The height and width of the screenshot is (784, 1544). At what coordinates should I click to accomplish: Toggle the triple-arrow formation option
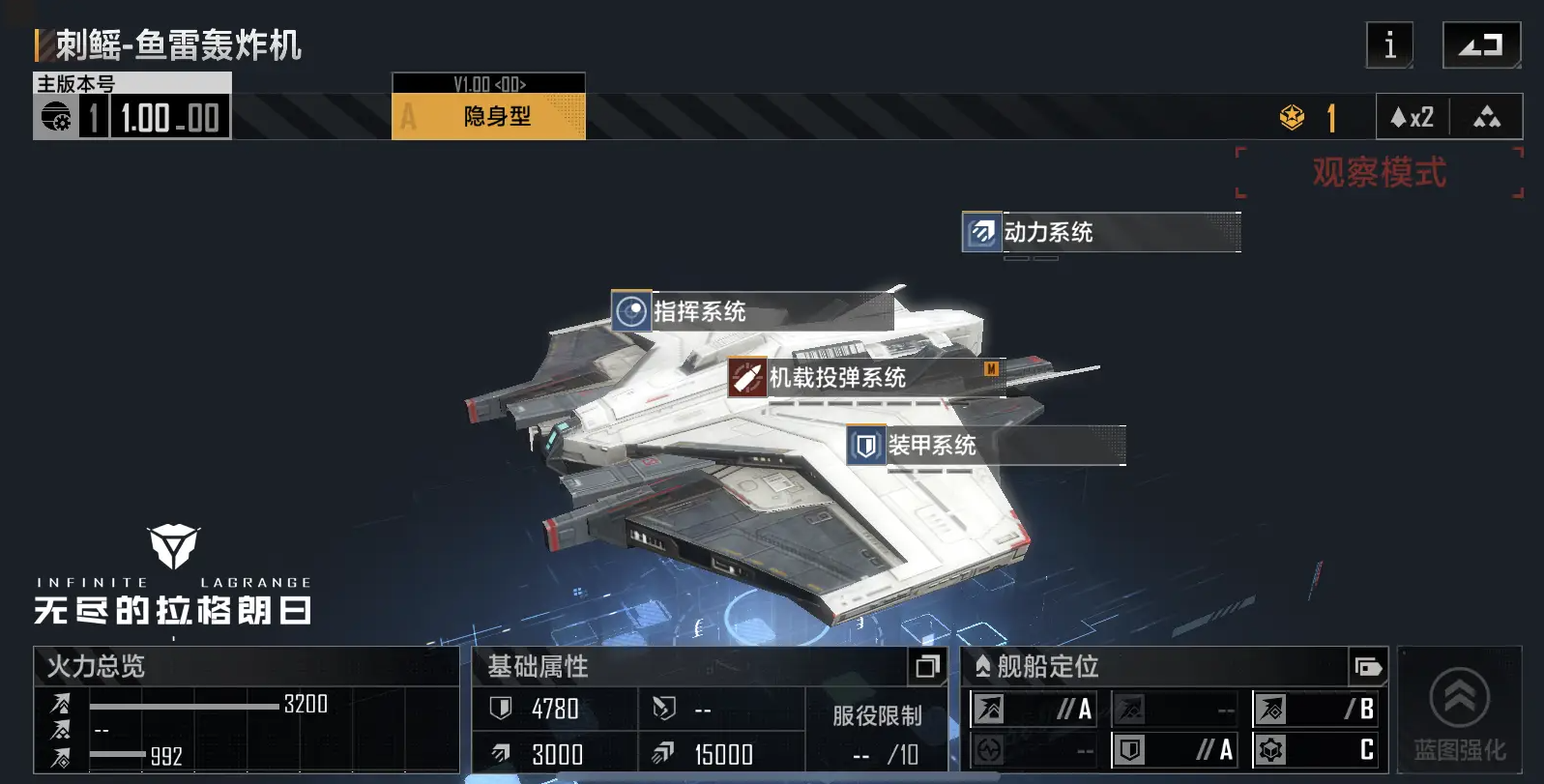[1487, 117]
